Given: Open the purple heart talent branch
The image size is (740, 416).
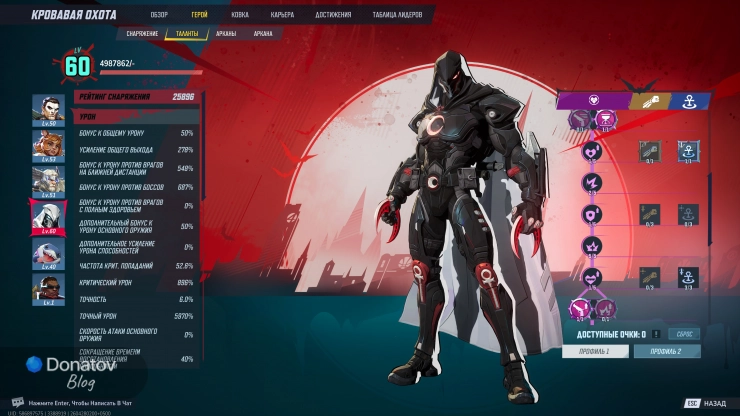Looking at the screenshot, I should [592, 100].
